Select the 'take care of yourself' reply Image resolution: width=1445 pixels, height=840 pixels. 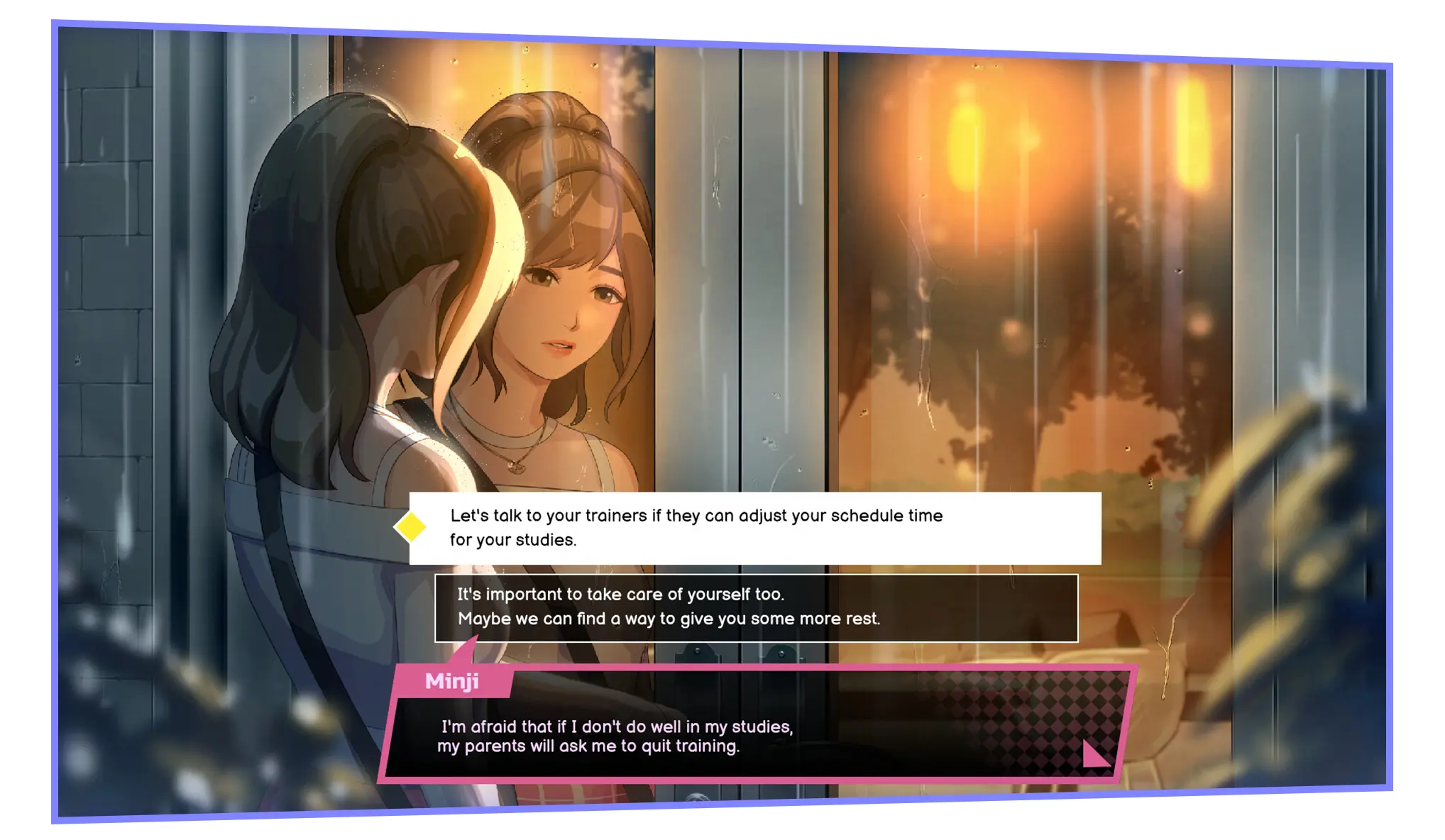(x=756, y=607)
